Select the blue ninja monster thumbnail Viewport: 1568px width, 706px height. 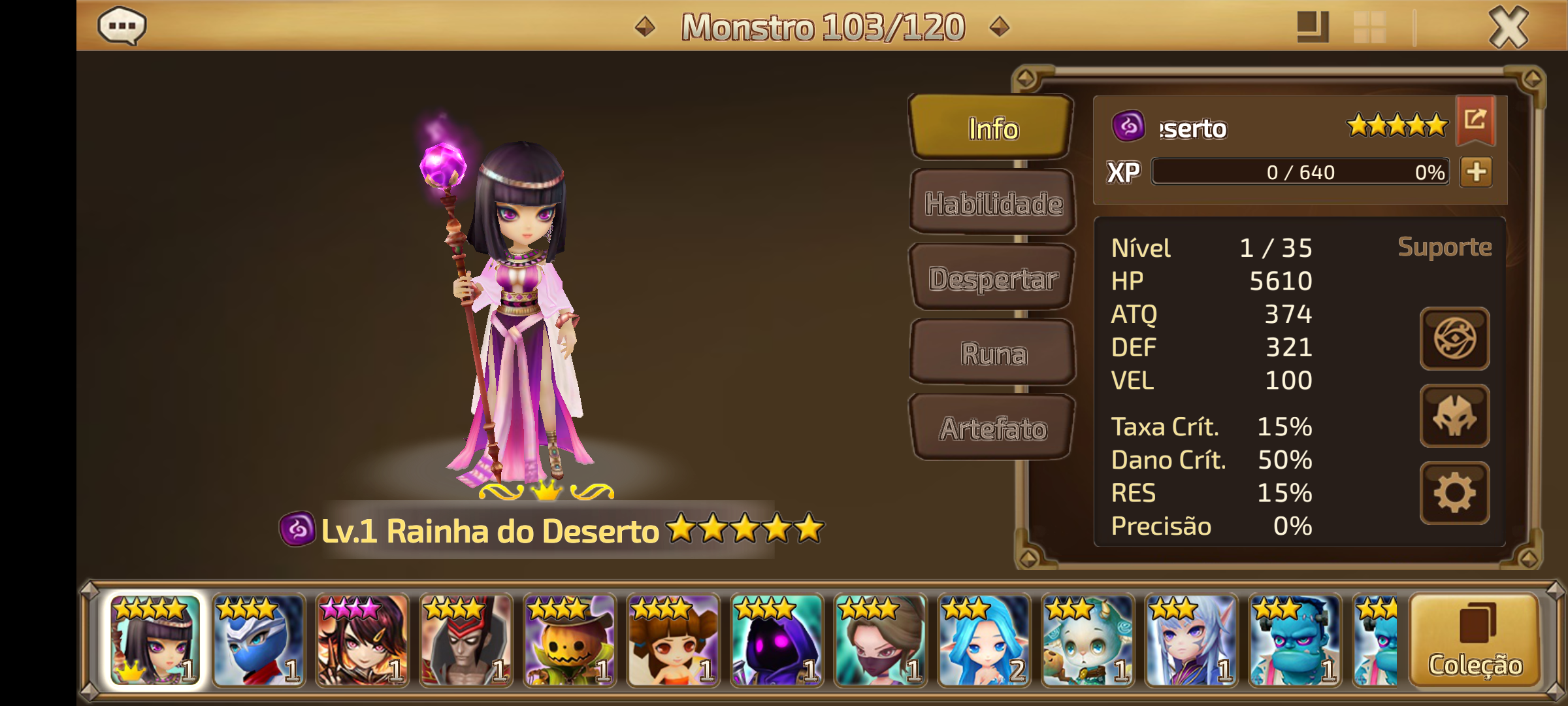coord(259,641)
